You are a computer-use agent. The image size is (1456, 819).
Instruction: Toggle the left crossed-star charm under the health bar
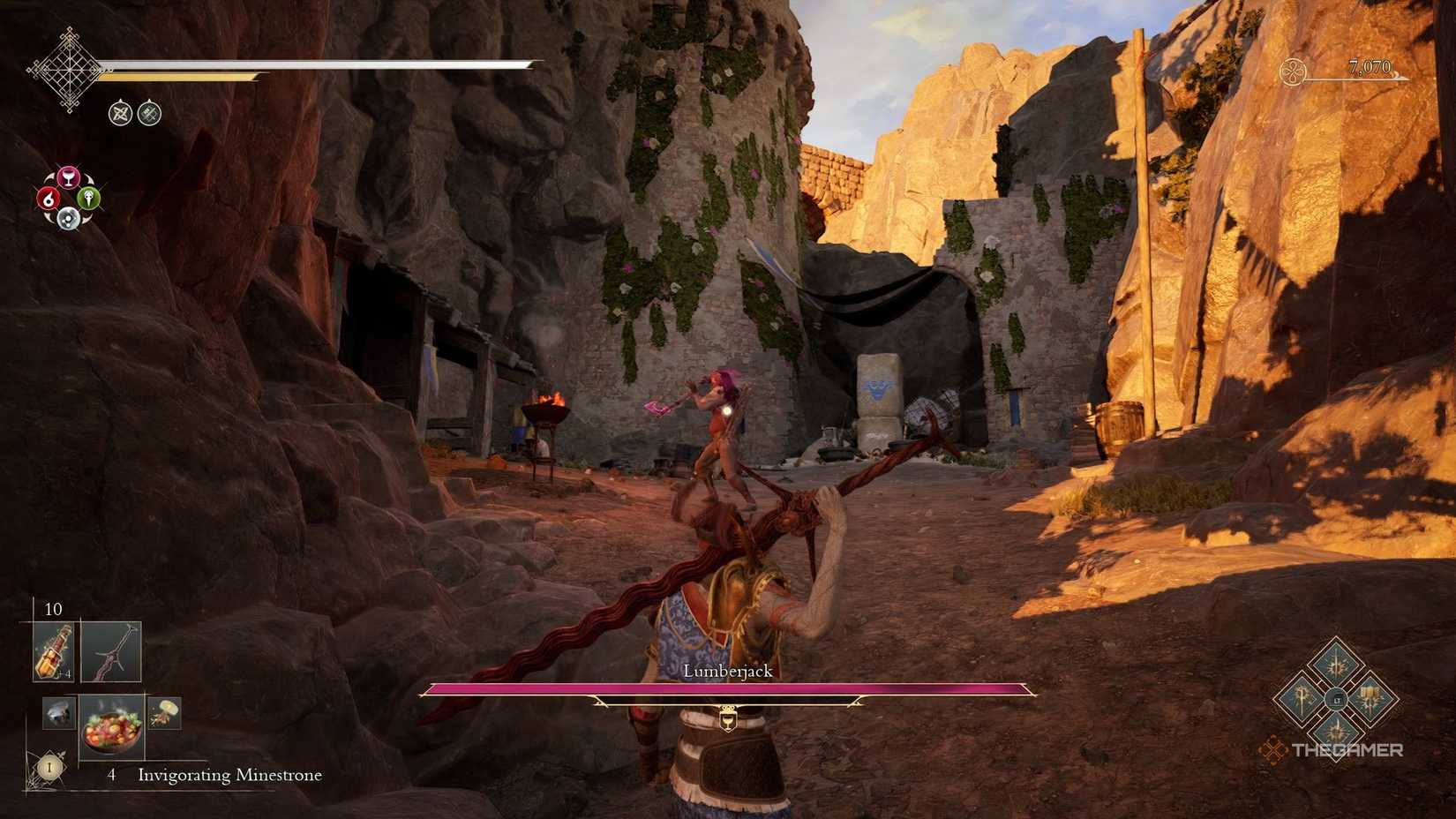point(122,113)
